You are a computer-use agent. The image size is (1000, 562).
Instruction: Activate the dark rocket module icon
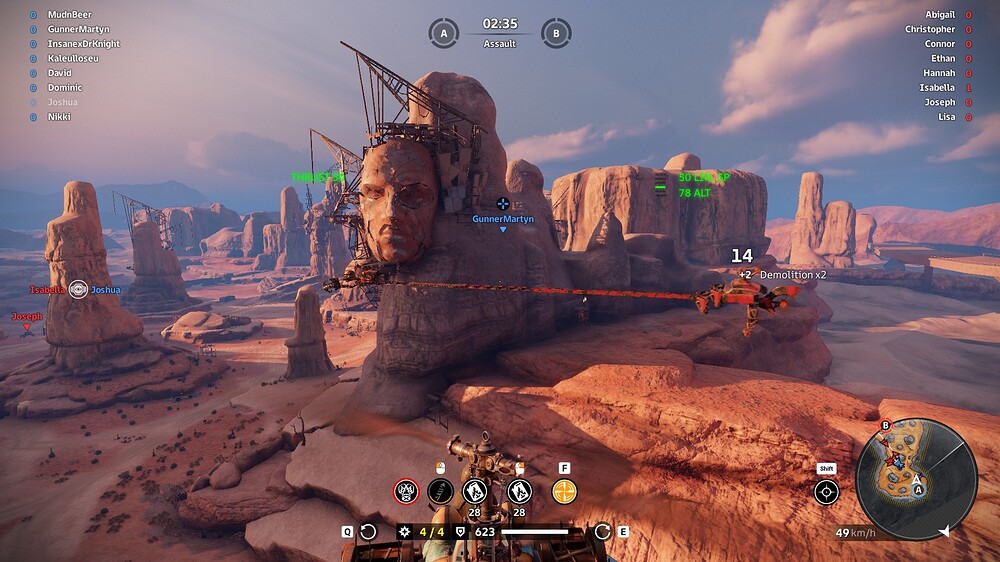(x=440, y=491)
